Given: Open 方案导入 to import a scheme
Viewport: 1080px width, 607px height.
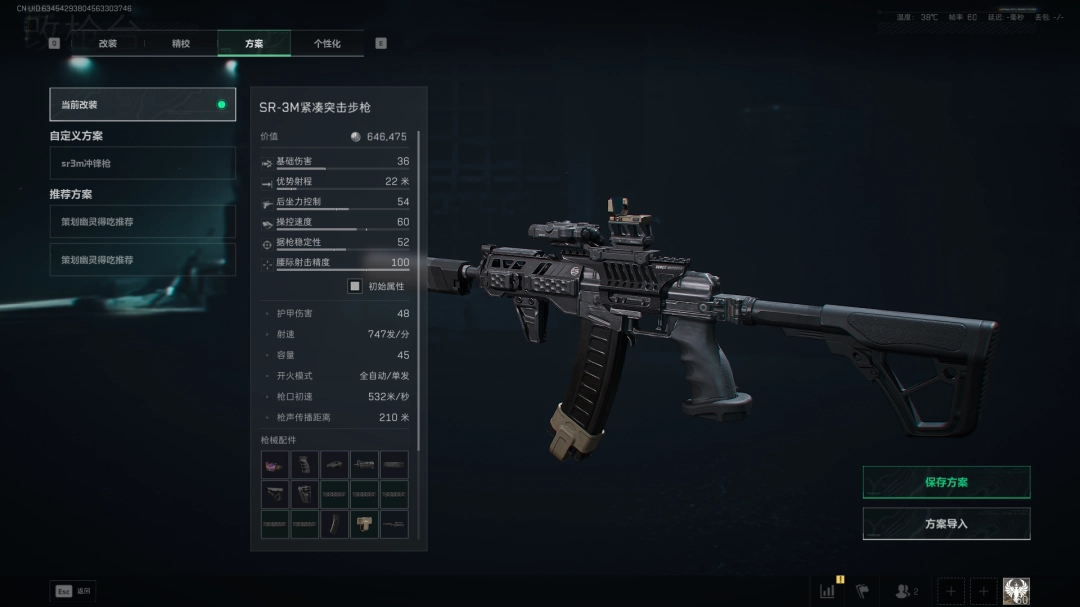Looking at the screenshot, I should (x=946, y=524).
